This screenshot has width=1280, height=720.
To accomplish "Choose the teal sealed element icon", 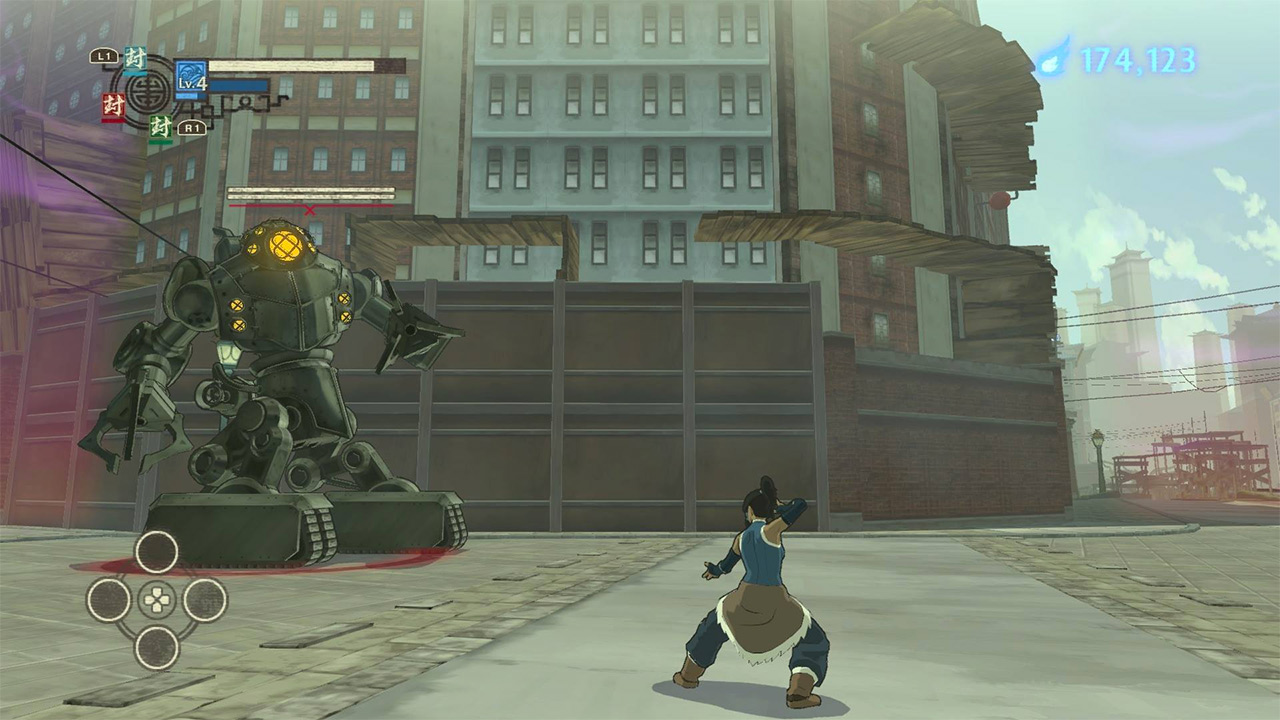I will point(135,60).
